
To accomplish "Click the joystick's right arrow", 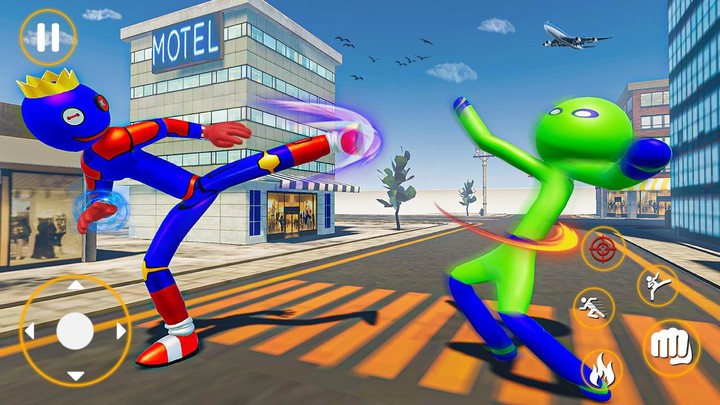I will click(120, 331).
